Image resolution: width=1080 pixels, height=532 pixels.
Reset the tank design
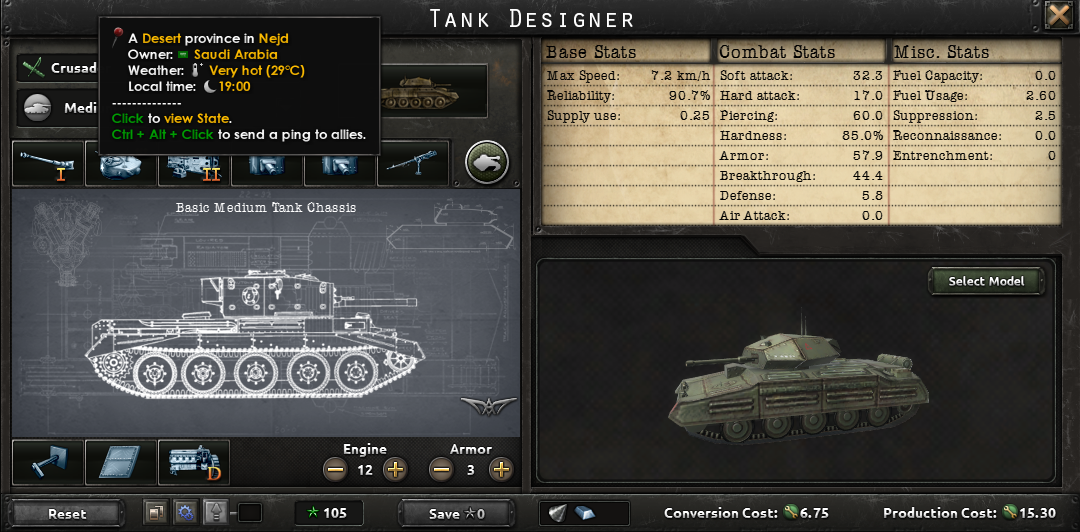click(x=67, y=513)
